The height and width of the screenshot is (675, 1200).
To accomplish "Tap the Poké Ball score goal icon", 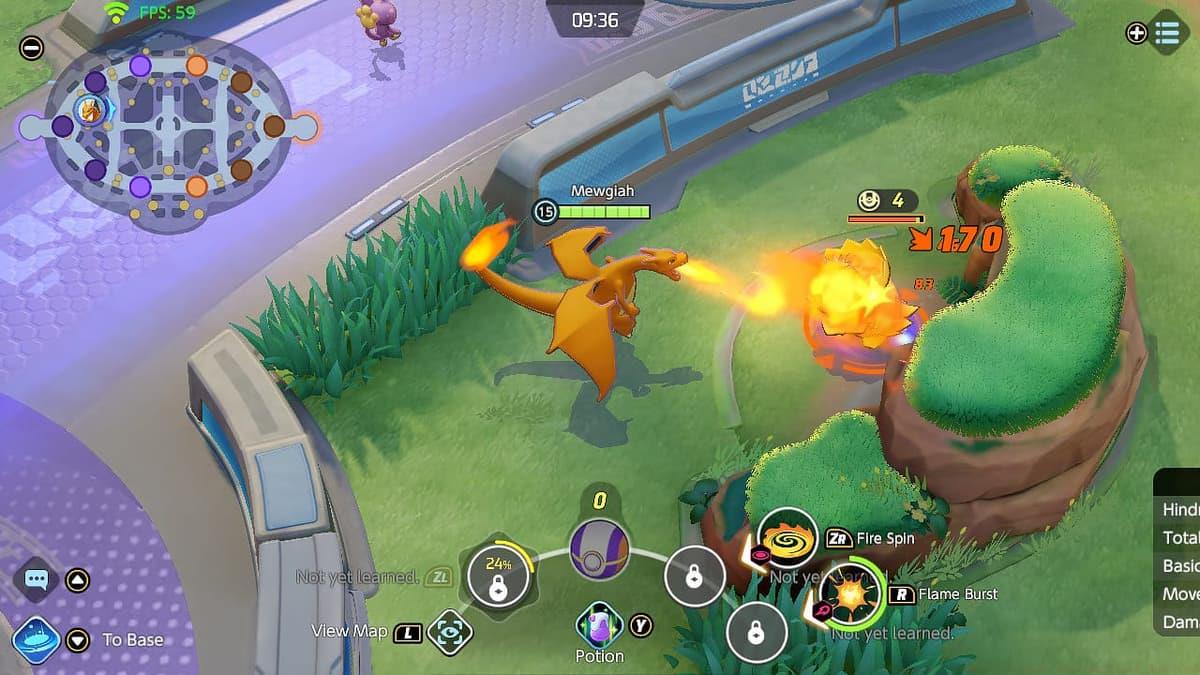I will (599, 549).
